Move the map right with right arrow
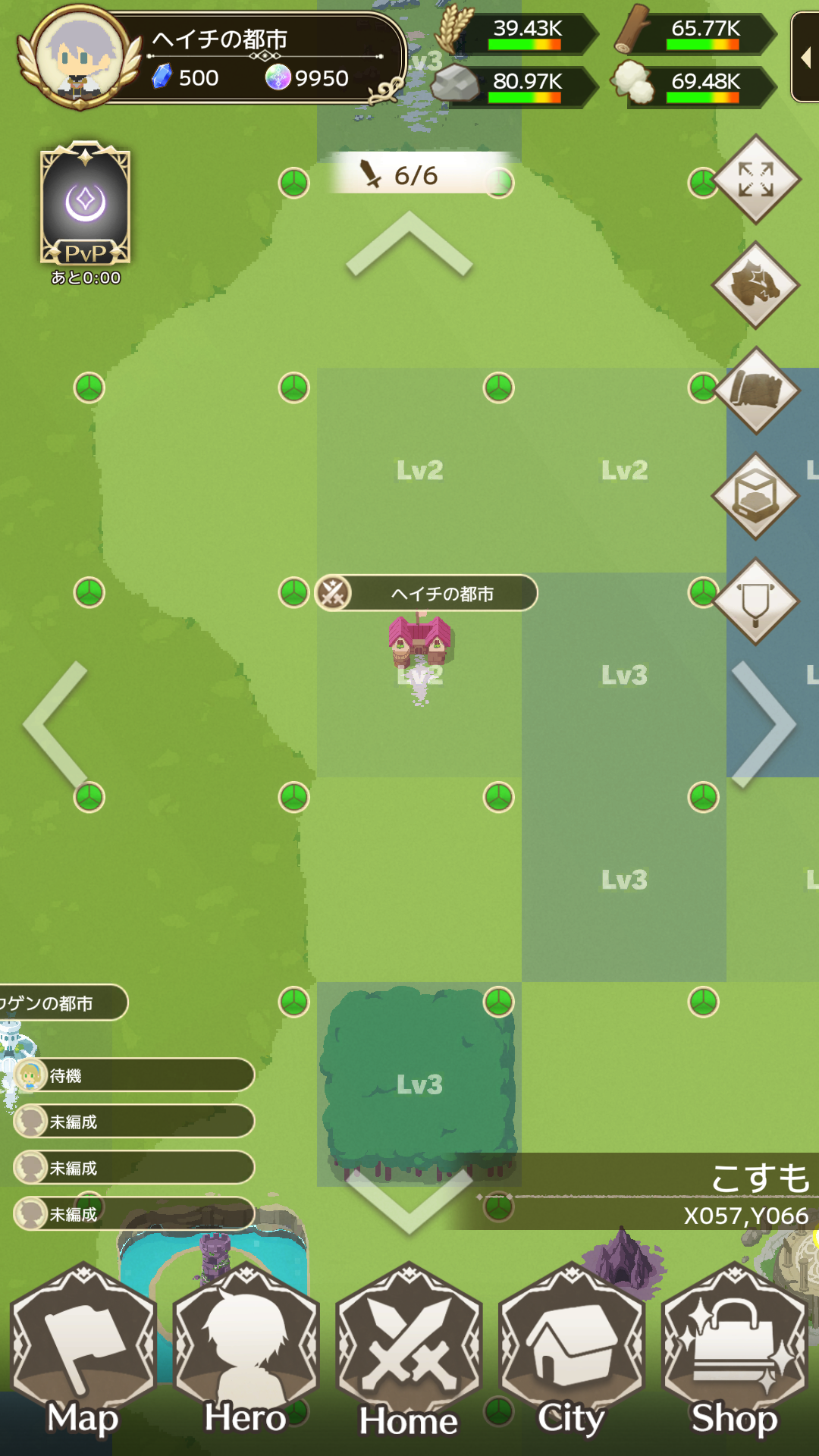This screenshot has width=819, height=1456. 762,724
